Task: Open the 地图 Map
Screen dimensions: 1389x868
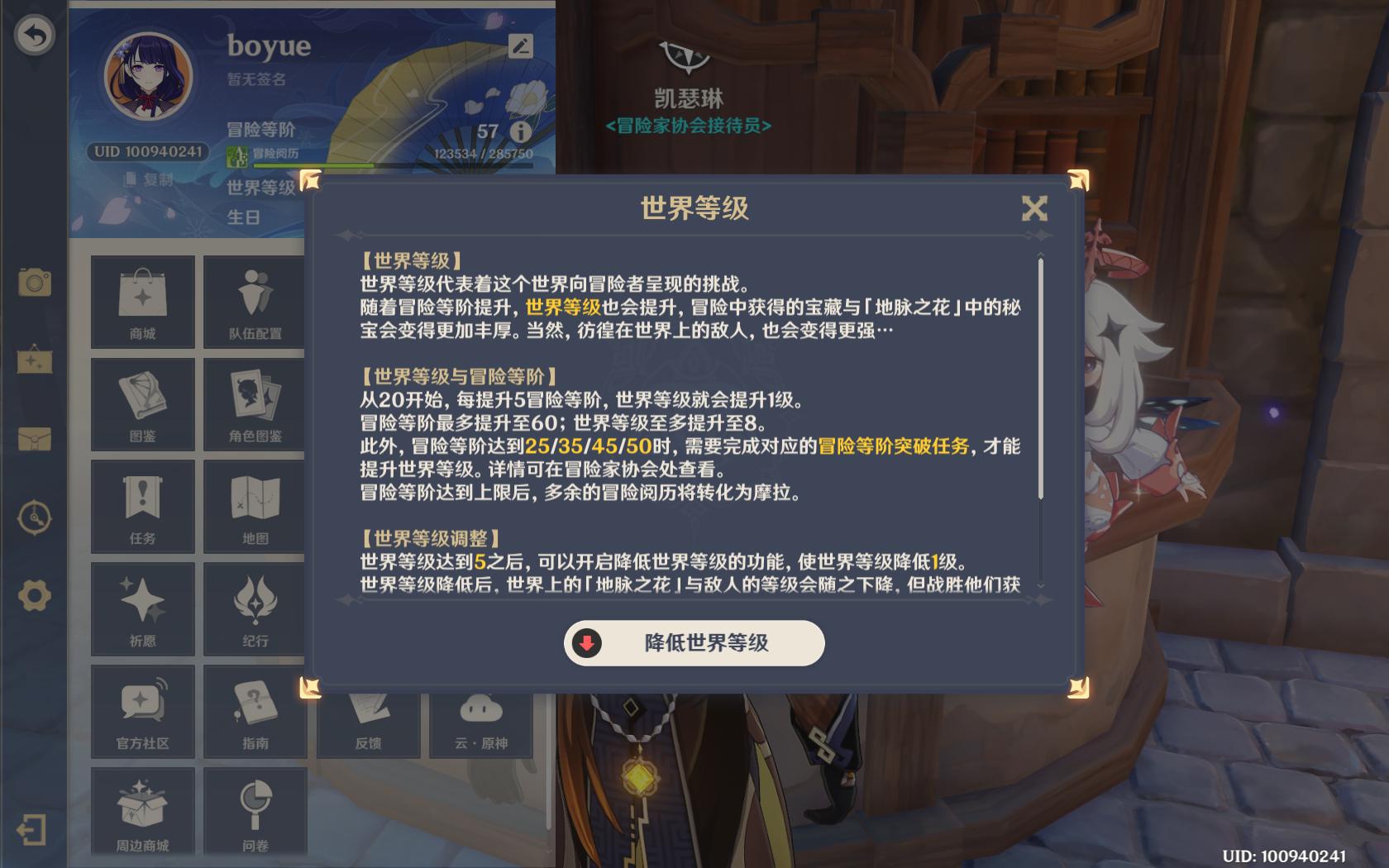Action: [255, 507]
